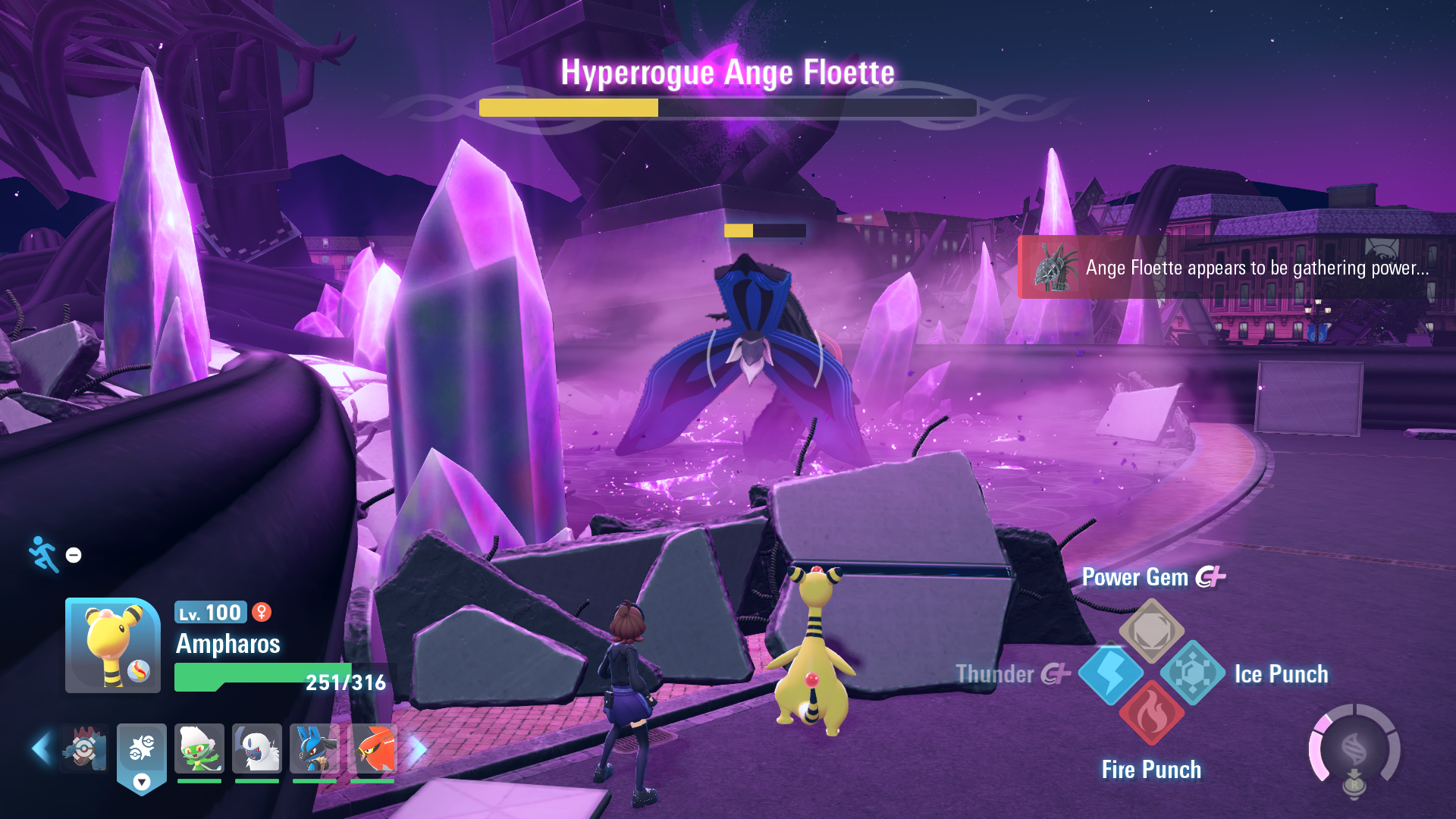This screenshot has width=1456, height=819.
Task: Activate the Thunder lightning bolt move
Action: (1111, 673)
